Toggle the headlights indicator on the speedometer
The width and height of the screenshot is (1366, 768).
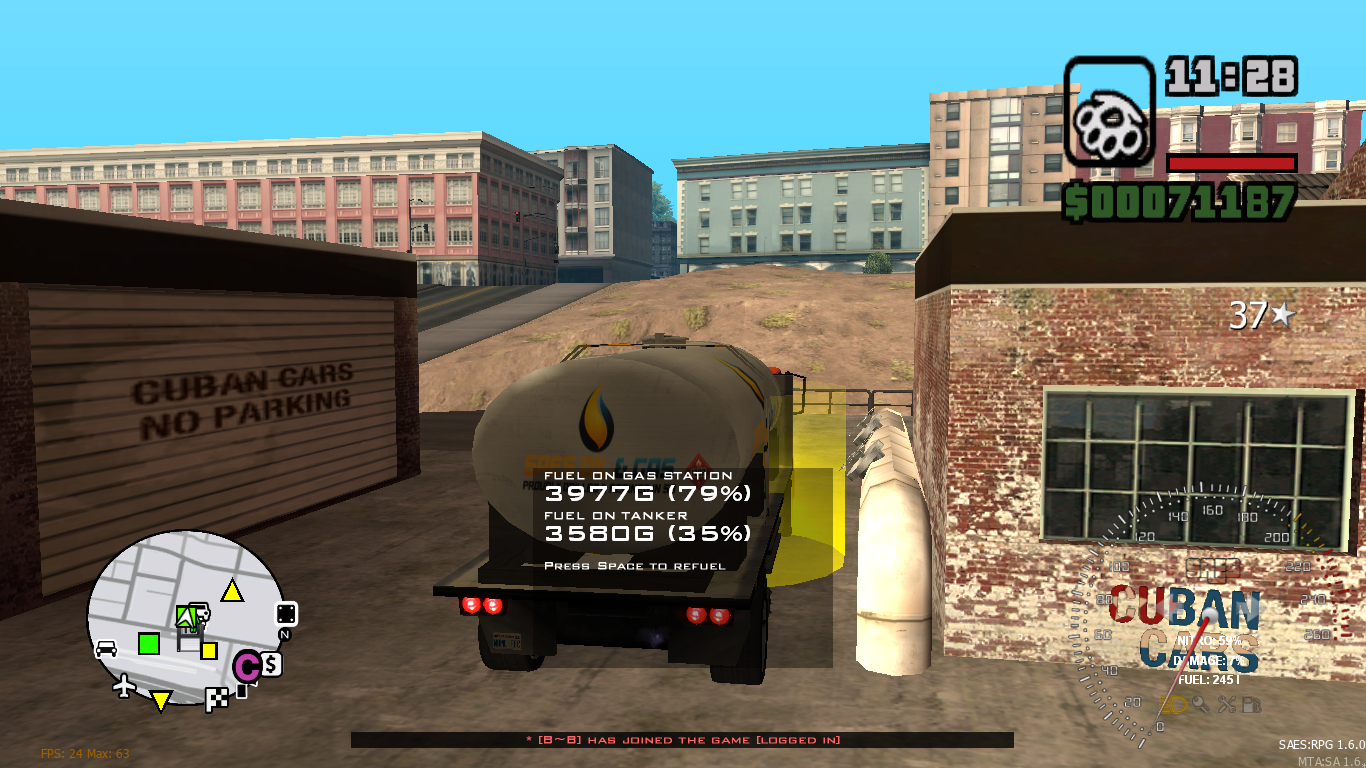pos(1173,705)
